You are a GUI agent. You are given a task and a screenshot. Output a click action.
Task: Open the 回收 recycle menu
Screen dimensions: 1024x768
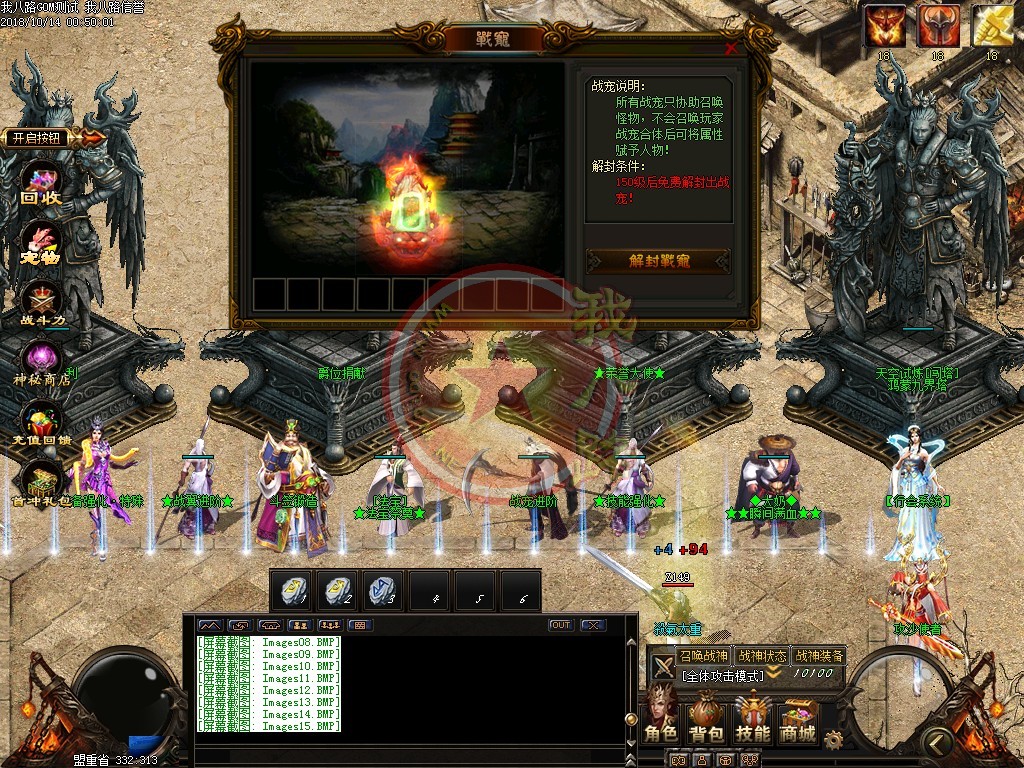[x=42, y=186]
